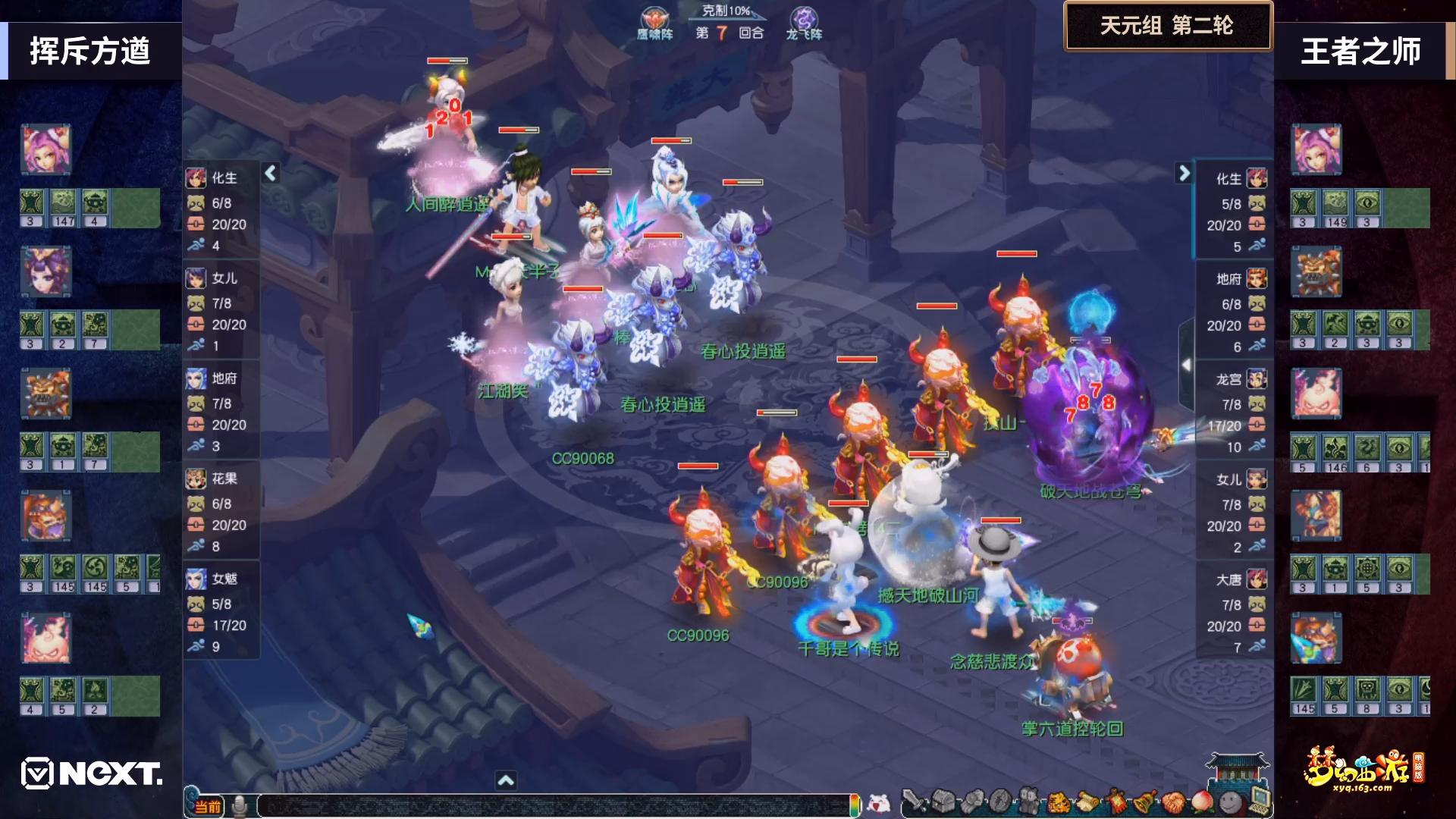Type in the chat input box

[554, 805]
